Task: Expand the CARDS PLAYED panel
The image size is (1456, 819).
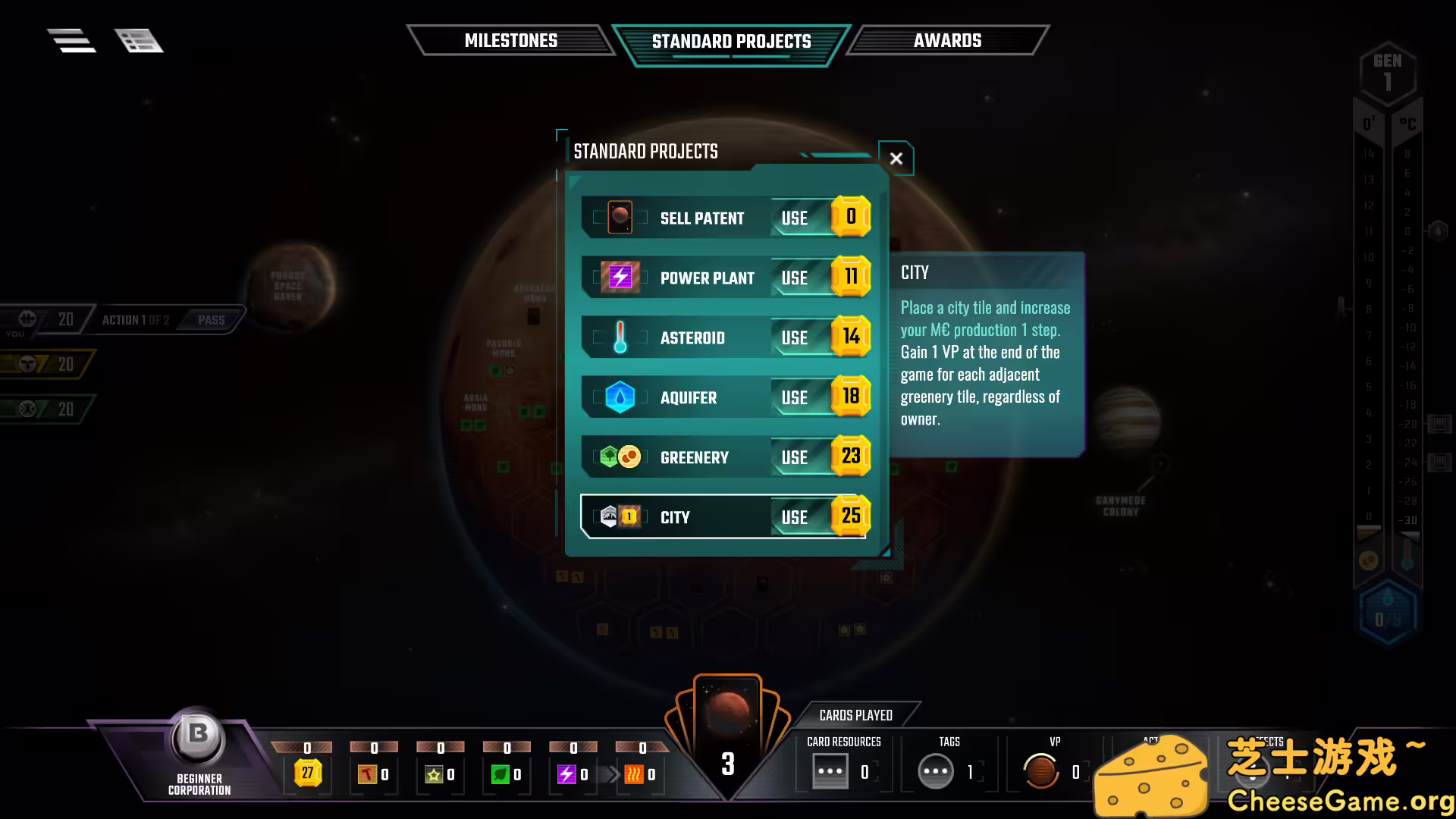Action: [855, 714]
